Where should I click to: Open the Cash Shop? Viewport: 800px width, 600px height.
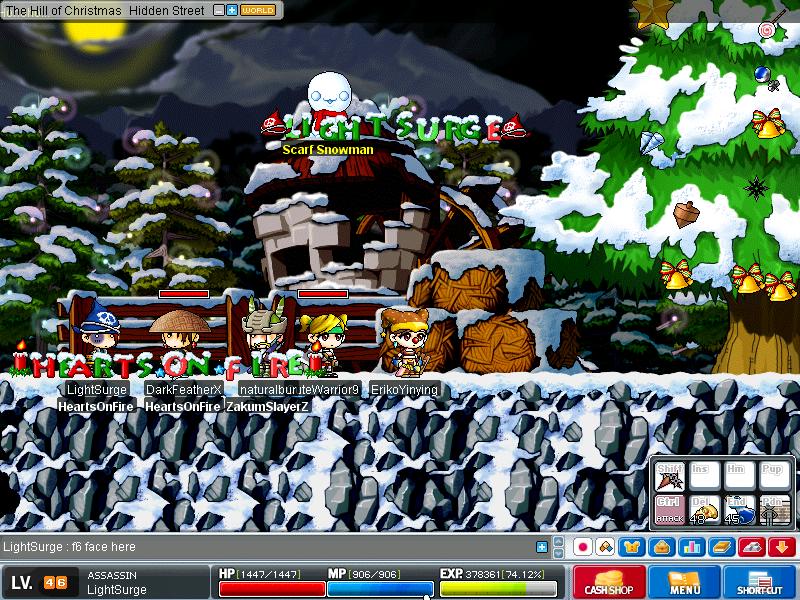(609, 583)
